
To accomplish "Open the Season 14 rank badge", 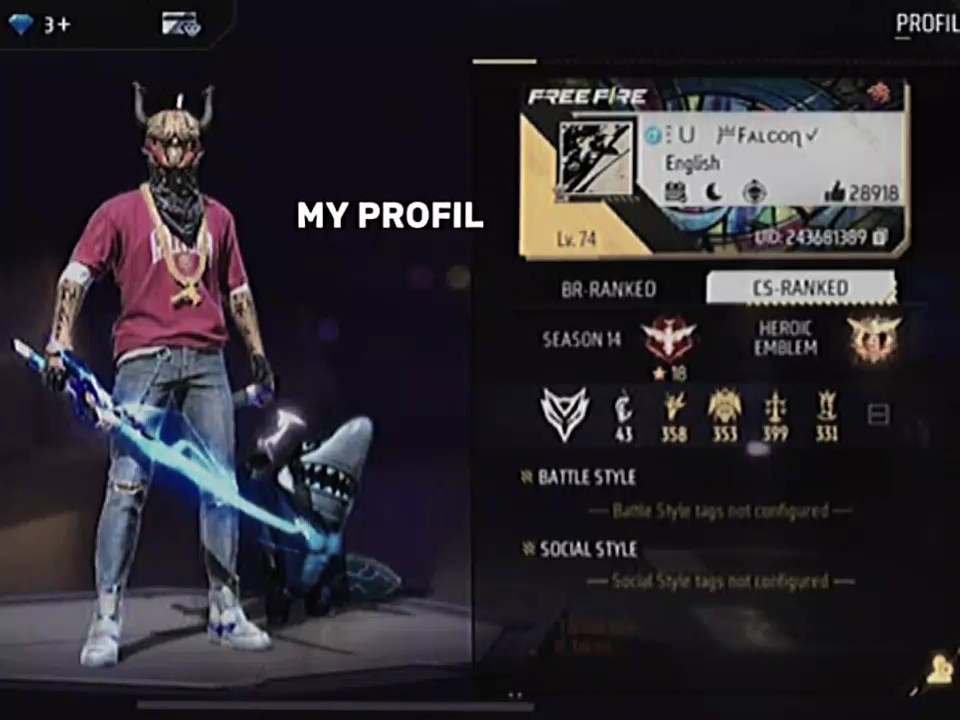I will (x=670, y=338).
